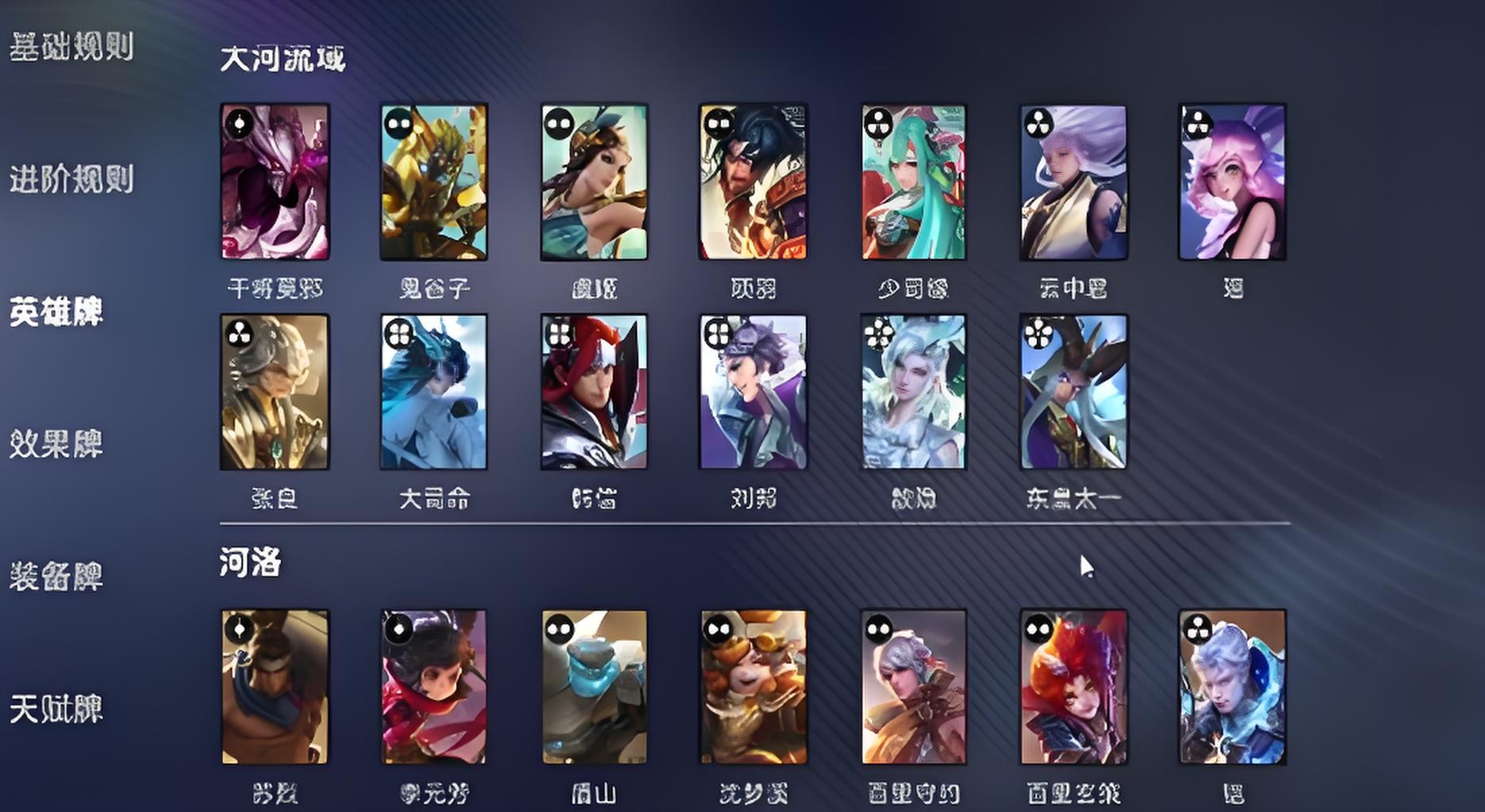
Task: Switch to the 进阶规则 tab
Action: coord(71,179)
